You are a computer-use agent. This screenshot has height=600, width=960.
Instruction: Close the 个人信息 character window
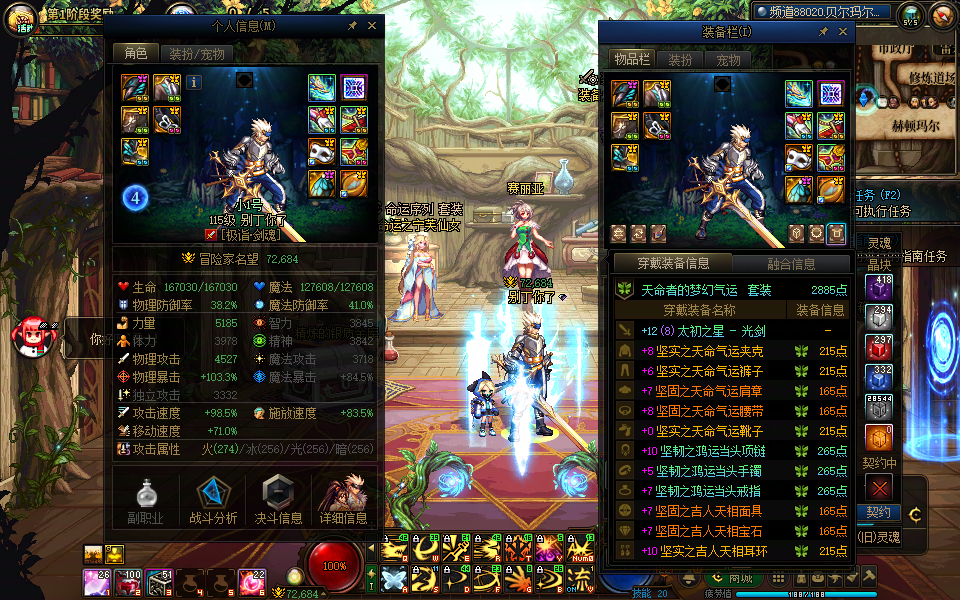372,26
